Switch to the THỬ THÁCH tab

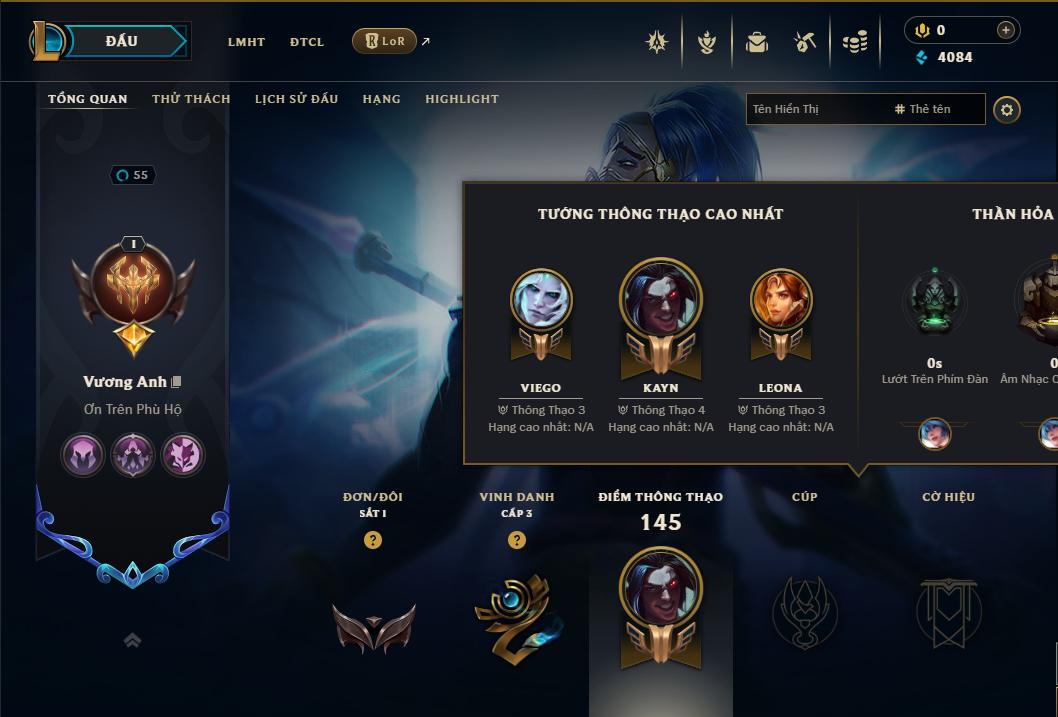191,99
